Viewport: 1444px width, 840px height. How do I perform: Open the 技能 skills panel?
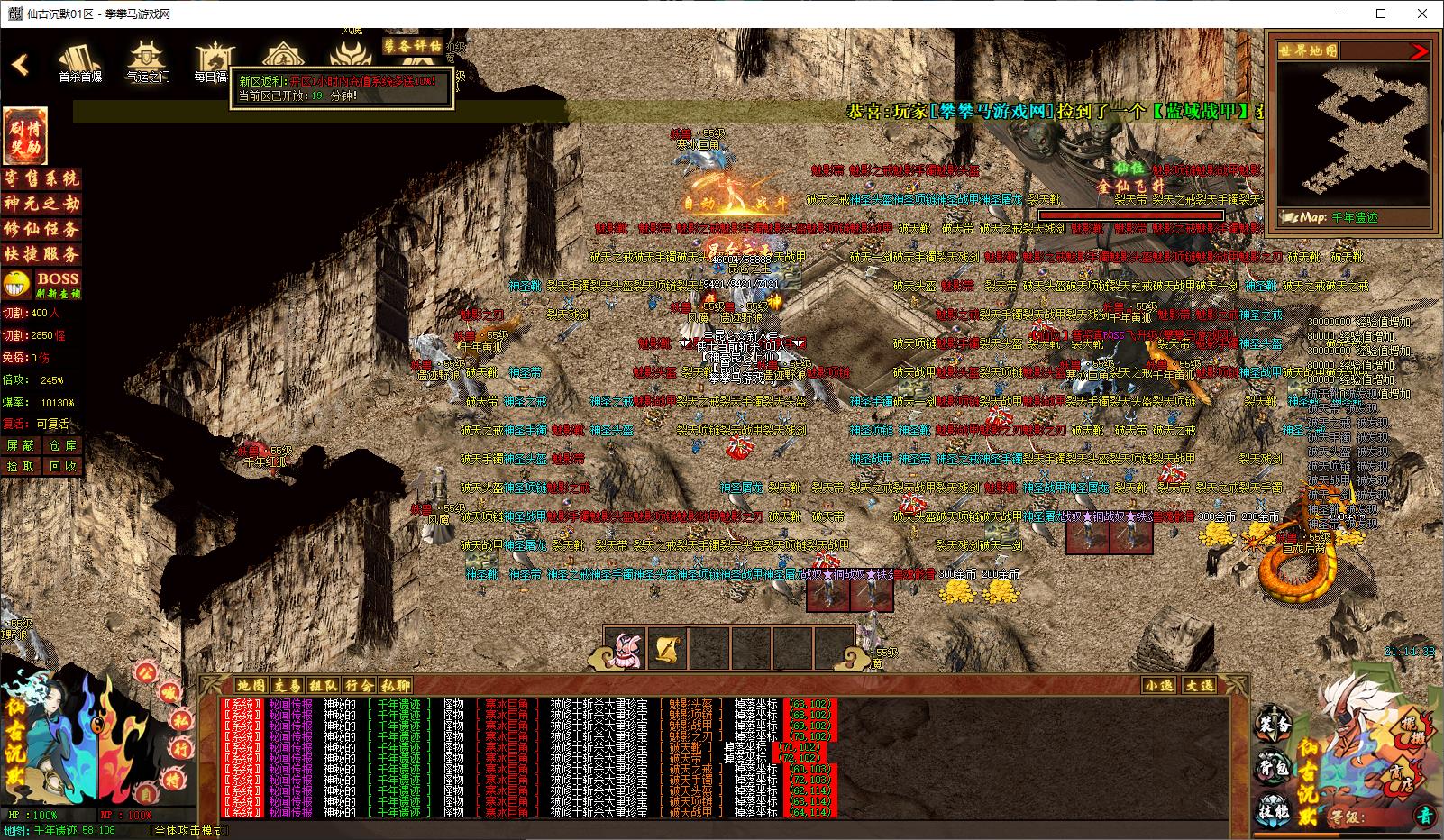(1275, 808)
